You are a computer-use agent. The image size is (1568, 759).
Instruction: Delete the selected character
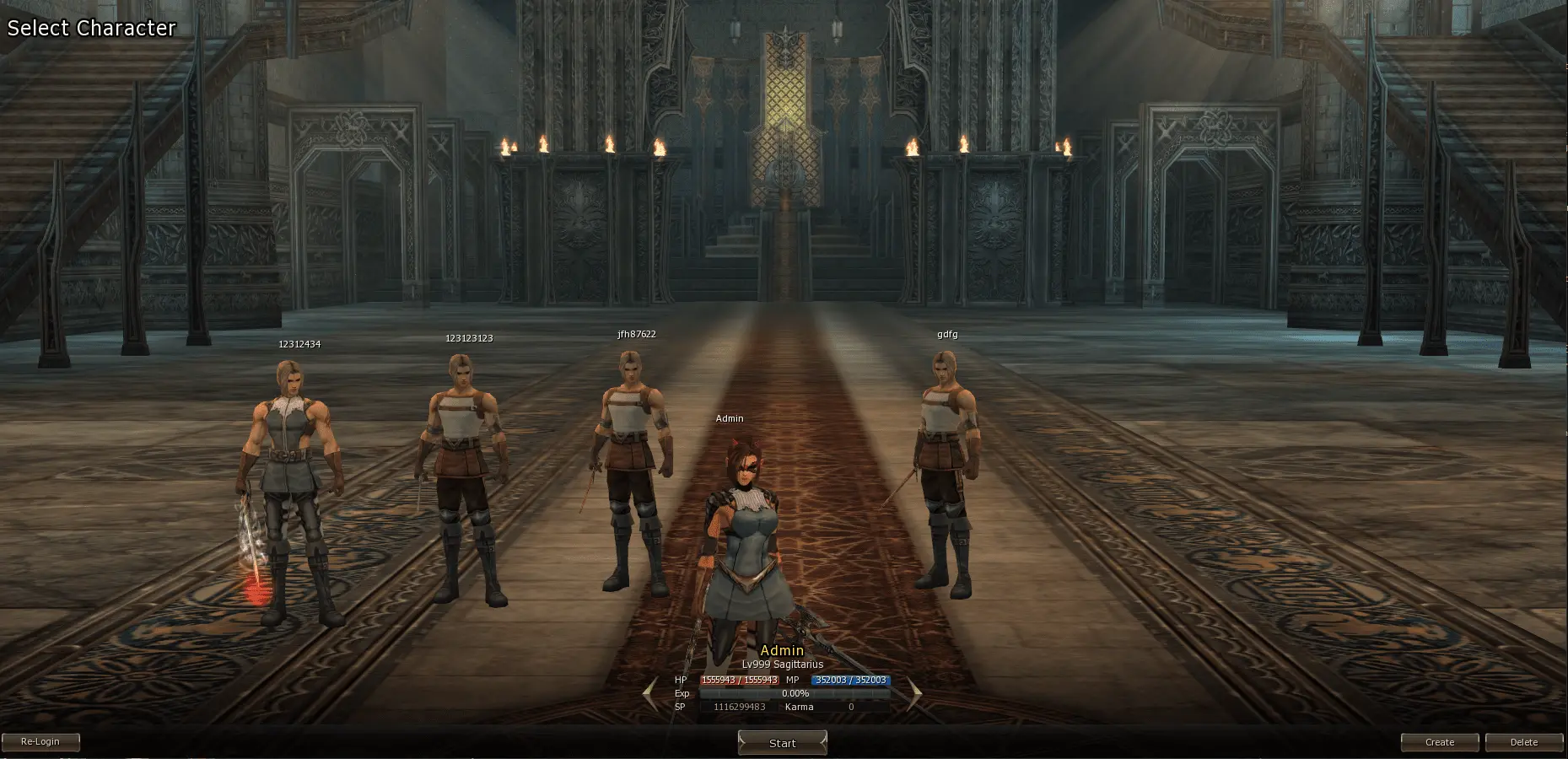[1523, 742]
